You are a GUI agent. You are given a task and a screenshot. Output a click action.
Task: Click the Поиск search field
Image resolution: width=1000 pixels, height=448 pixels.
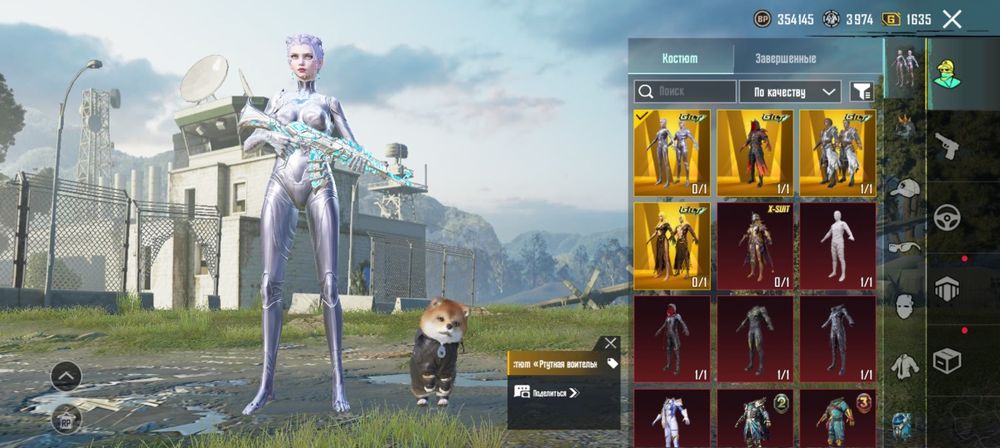coord(684,92)
